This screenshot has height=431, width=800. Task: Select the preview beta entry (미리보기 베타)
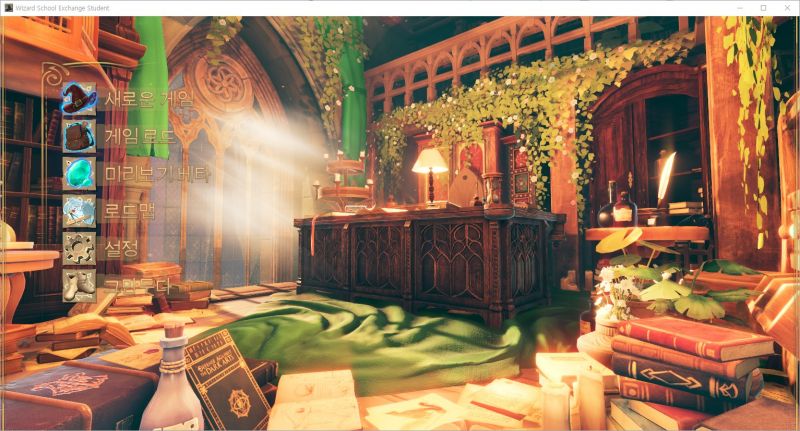tap(157, 173)
